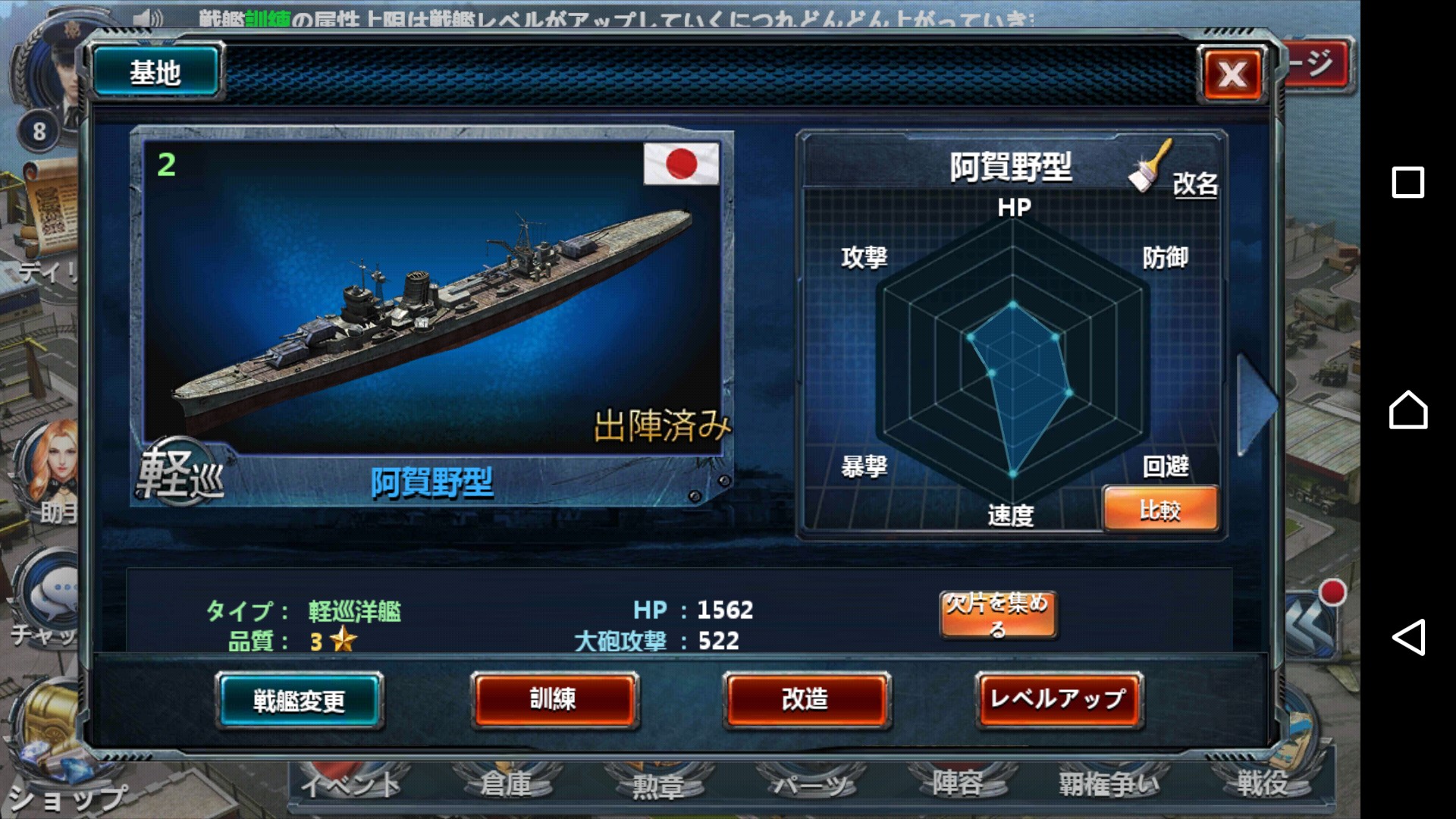Open the 訓練 training screen

pyautogui.click(x=554, y=699)
